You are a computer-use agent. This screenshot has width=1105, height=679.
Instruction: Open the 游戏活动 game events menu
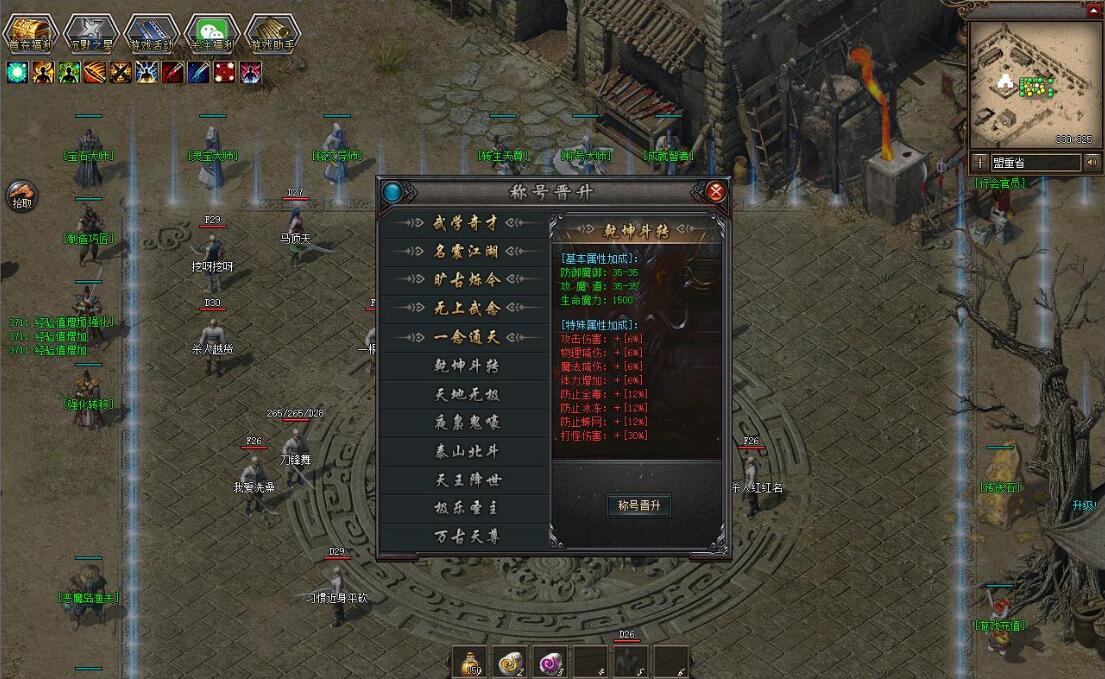tap(152, 32)
